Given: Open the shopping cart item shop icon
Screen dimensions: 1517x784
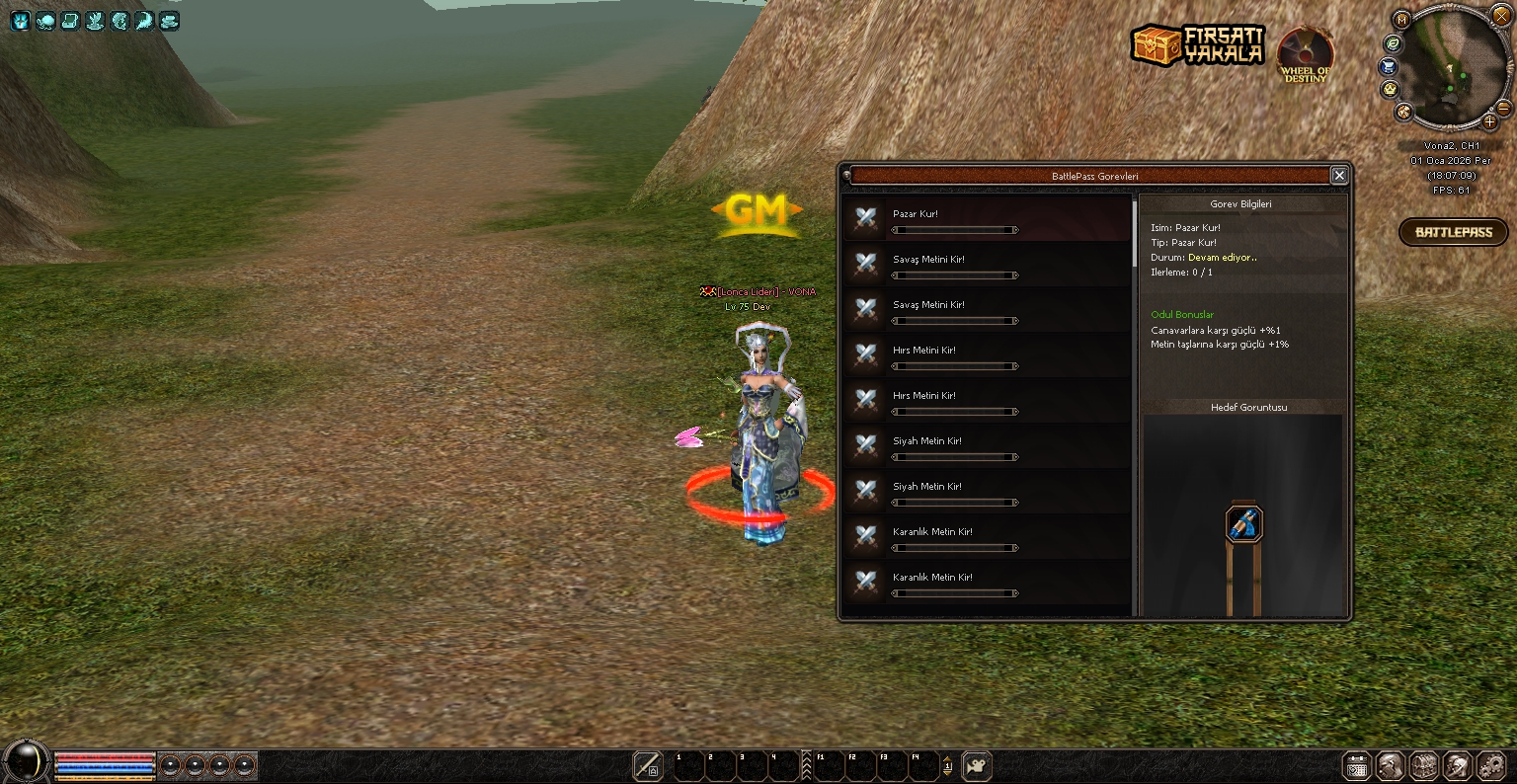Looking at the screenshot, I should (1388, 67).
